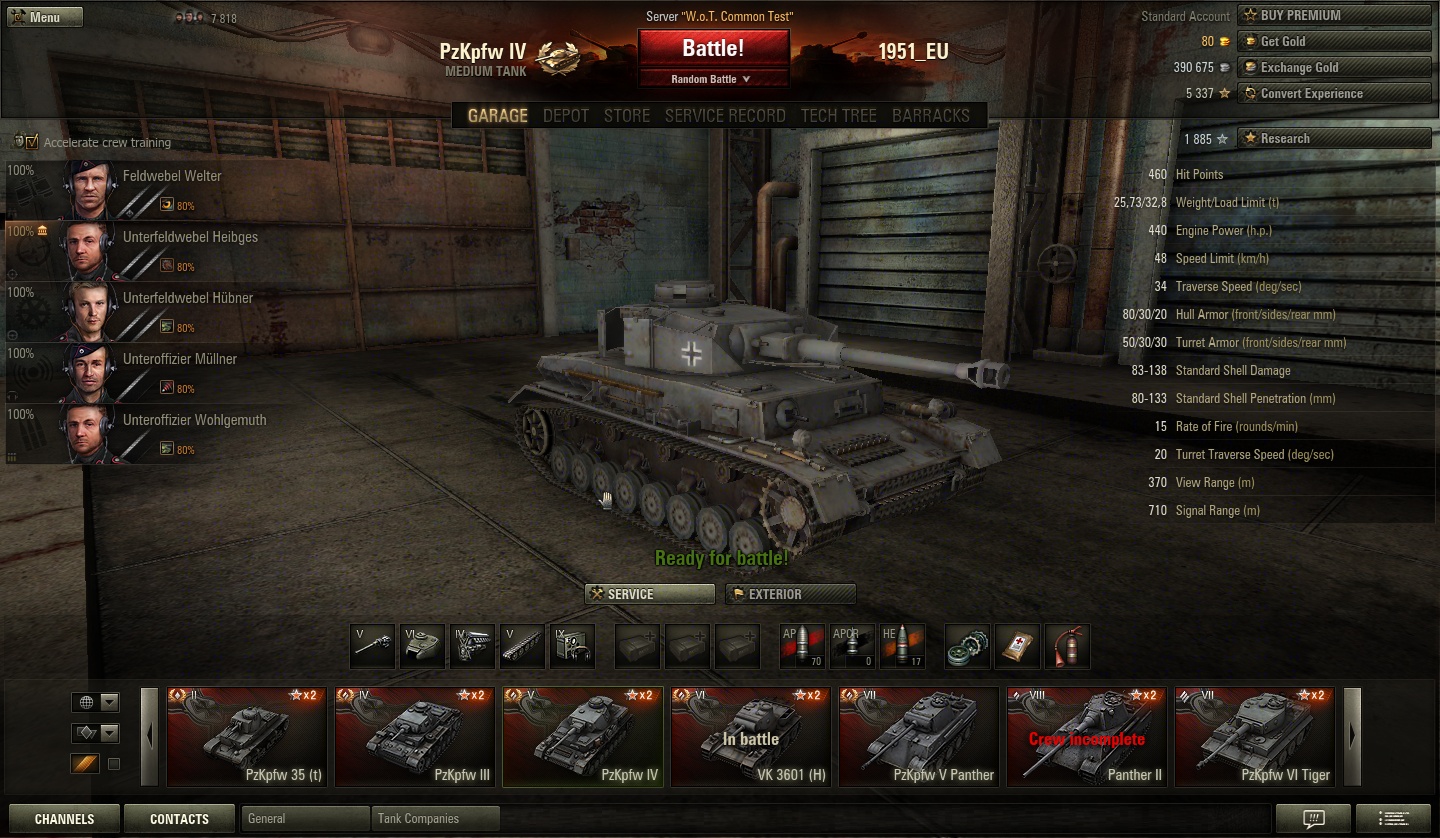Open Convert Experience
Image resolution: width=1440 pixels, height=838 pixels.
1334,93
